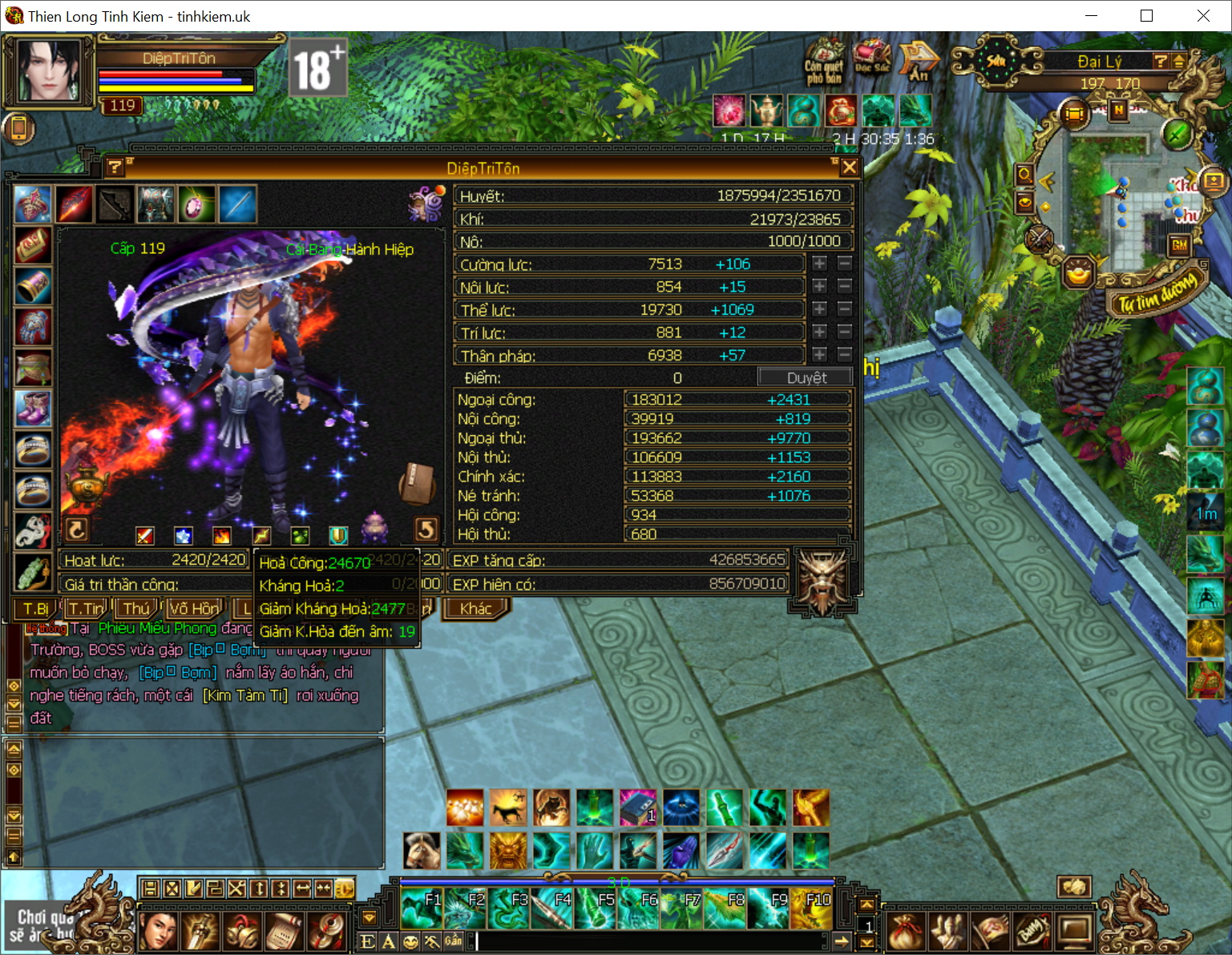Close the DiệpTriTôn character window
The image size is (1232, 955).
tap(850, 167)
